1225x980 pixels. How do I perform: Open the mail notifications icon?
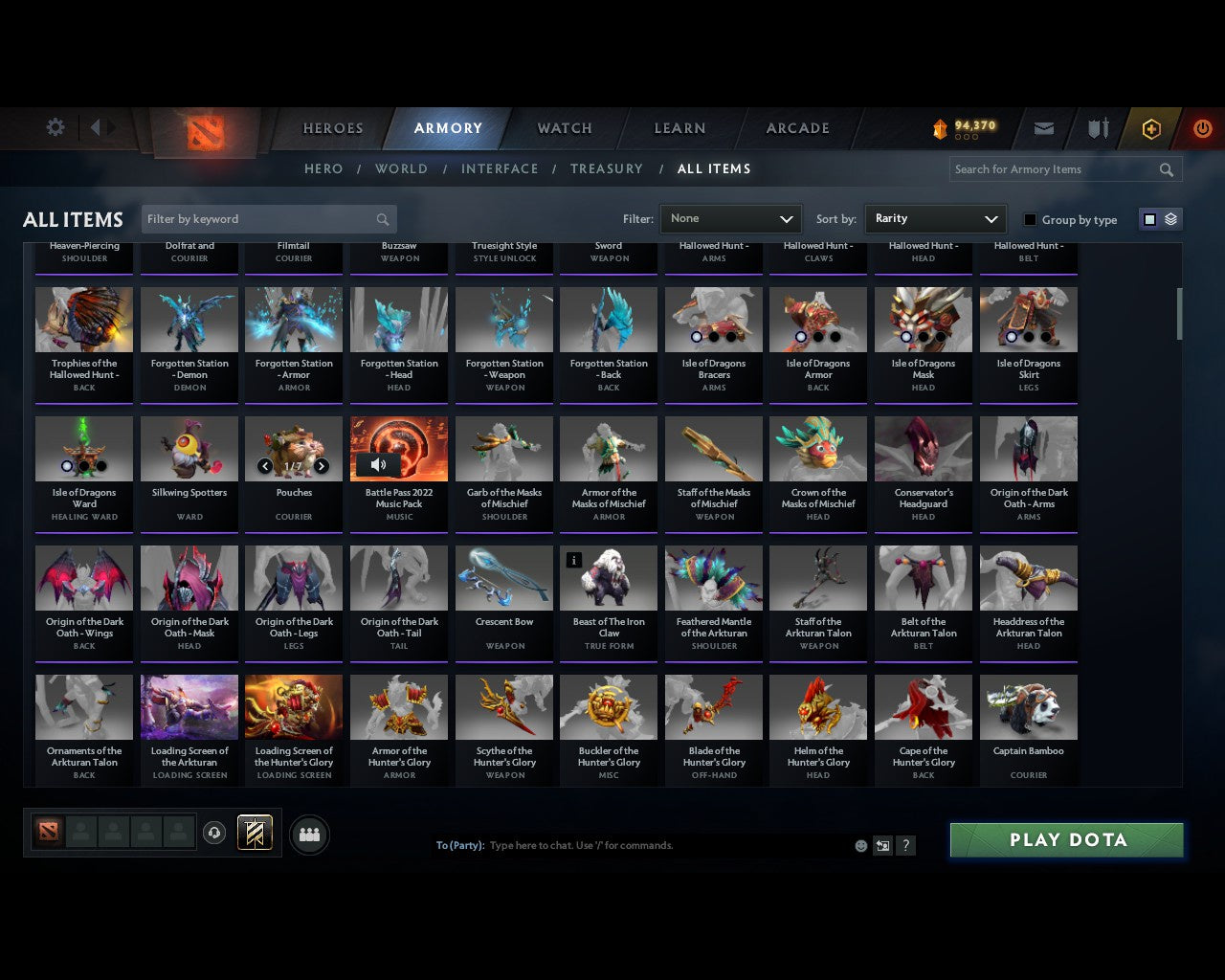[x=1043, y=127]
